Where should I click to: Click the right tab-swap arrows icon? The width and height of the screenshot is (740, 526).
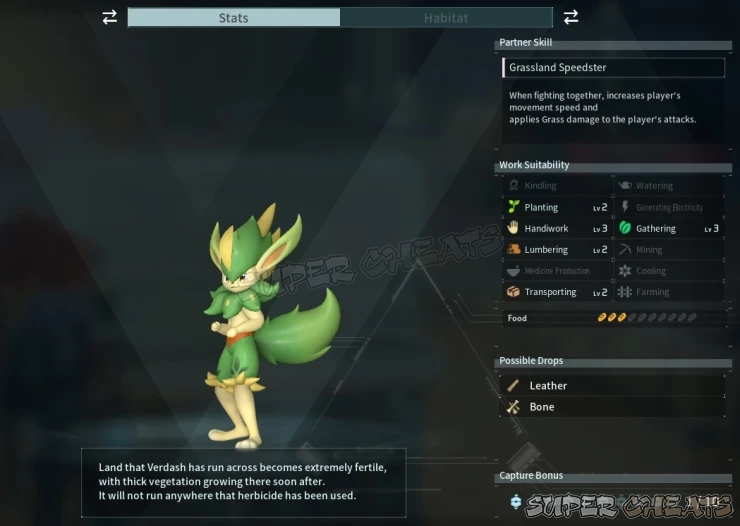571,17
